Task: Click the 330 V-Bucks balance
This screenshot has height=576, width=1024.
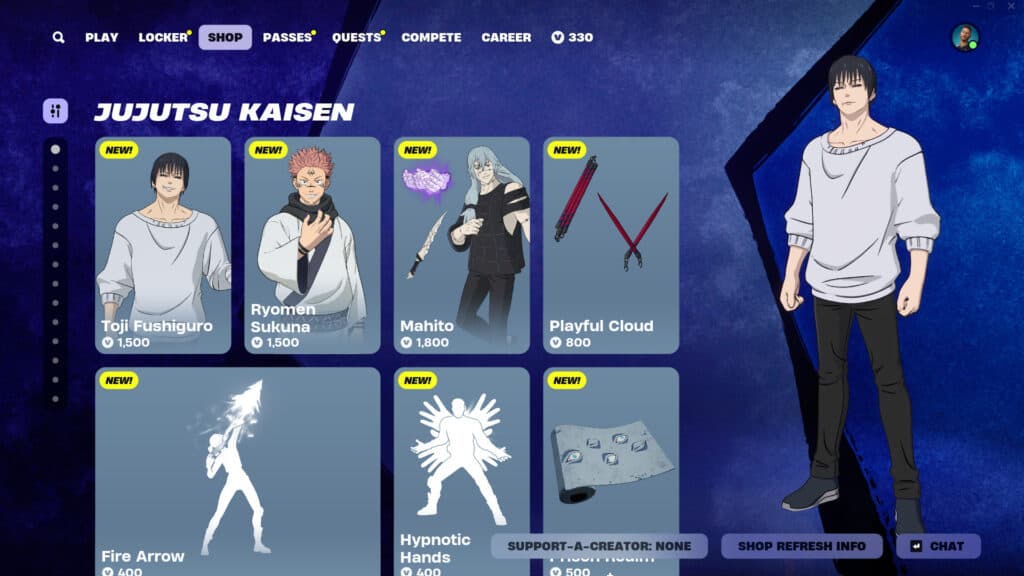Action: click(x=572, y=37)
